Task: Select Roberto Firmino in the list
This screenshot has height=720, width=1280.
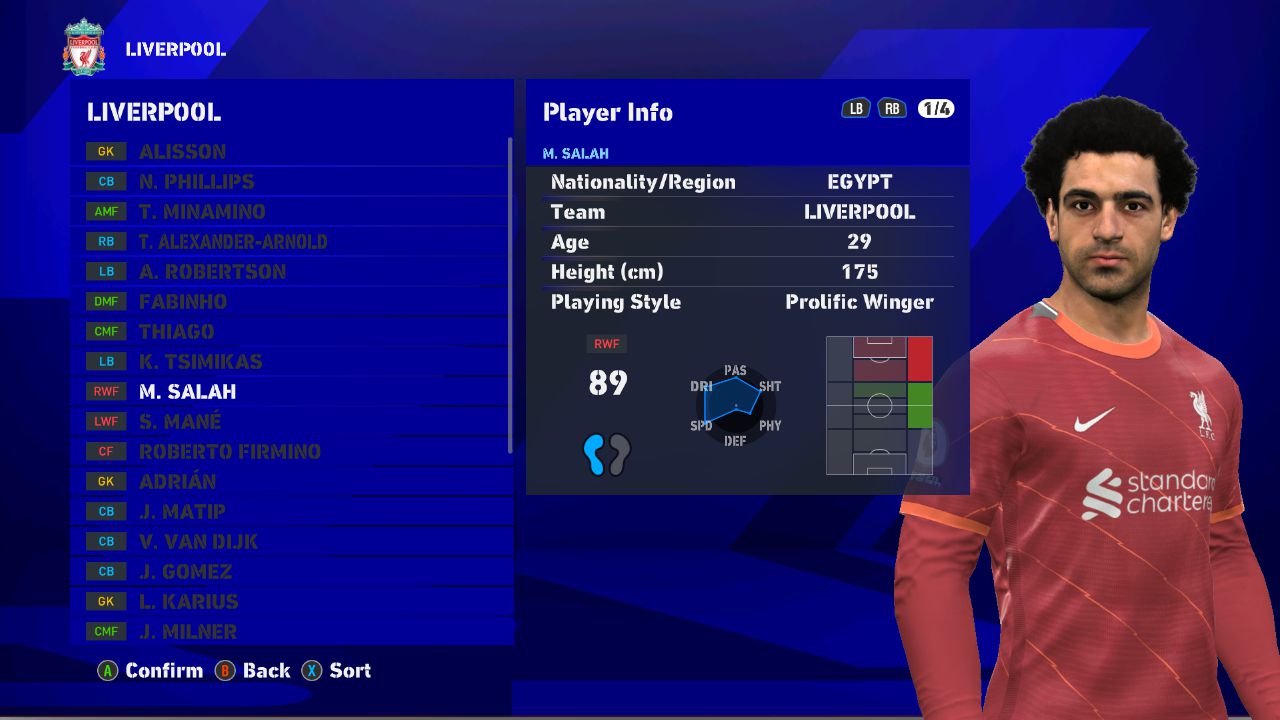Action: pyautogui.click(x=230, y=452)
